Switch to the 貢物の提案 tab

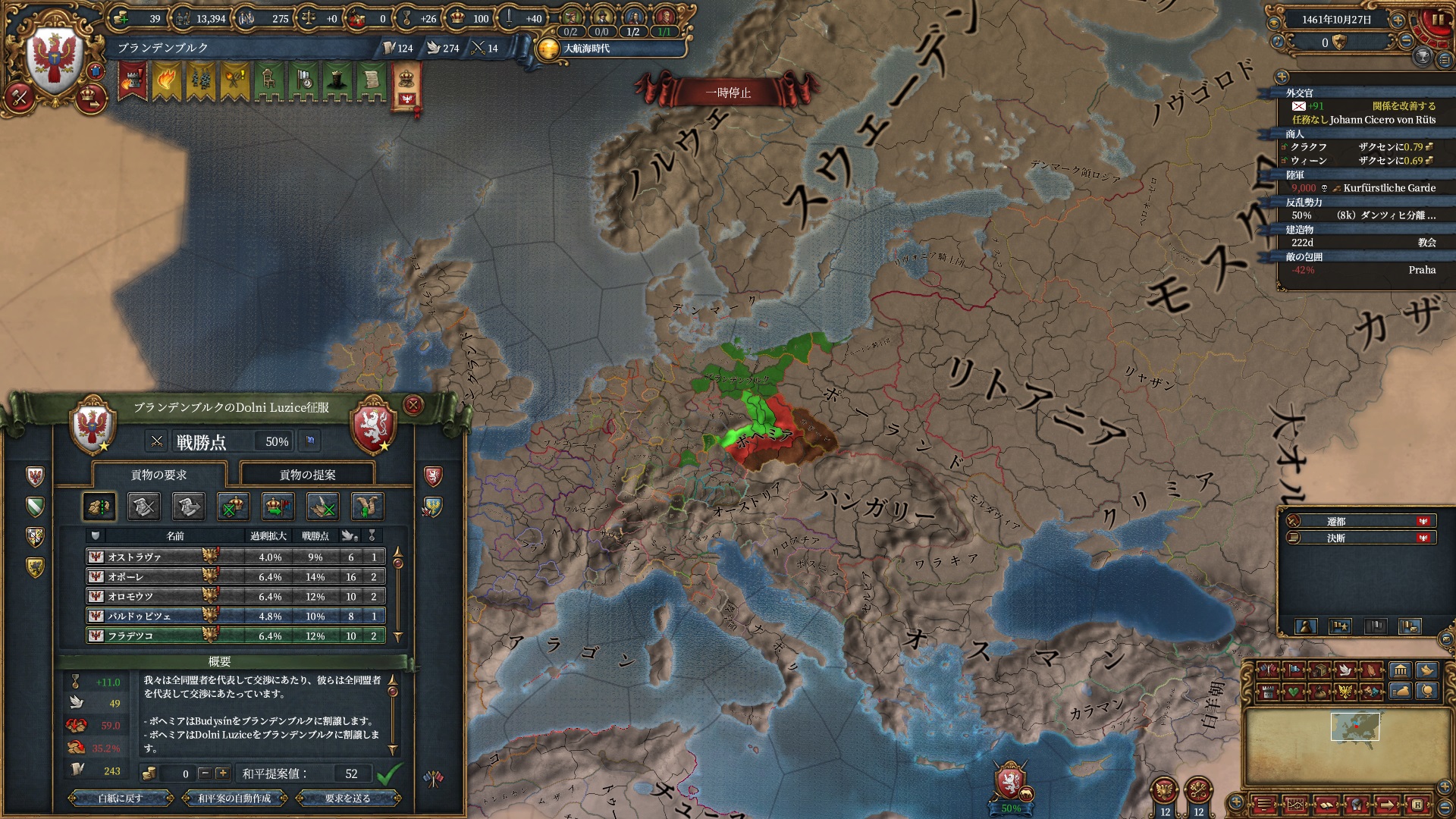tap(307, 475)
